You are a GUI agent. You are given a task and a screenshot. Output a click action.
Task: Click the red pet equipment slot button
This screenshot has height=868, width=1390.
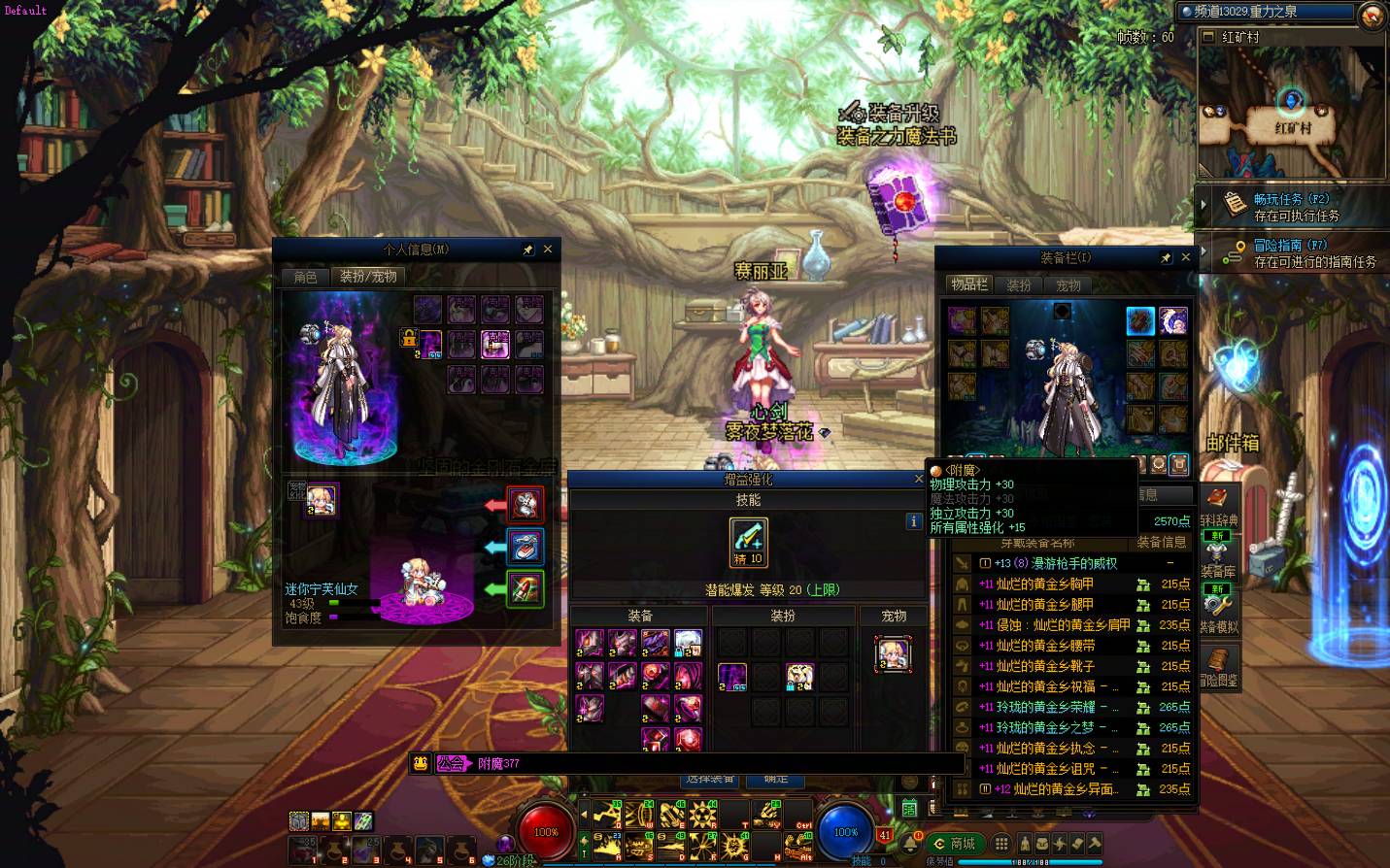(x=525, y=504)
